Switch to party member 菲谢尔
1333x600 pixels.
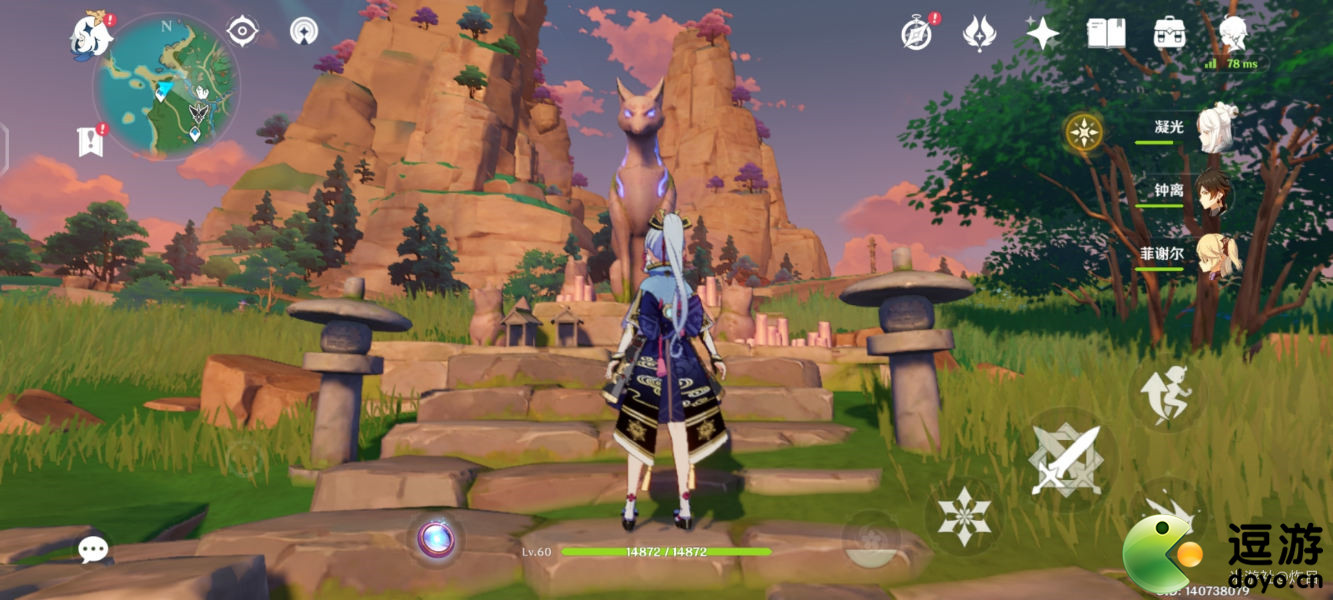(1215, 255)
